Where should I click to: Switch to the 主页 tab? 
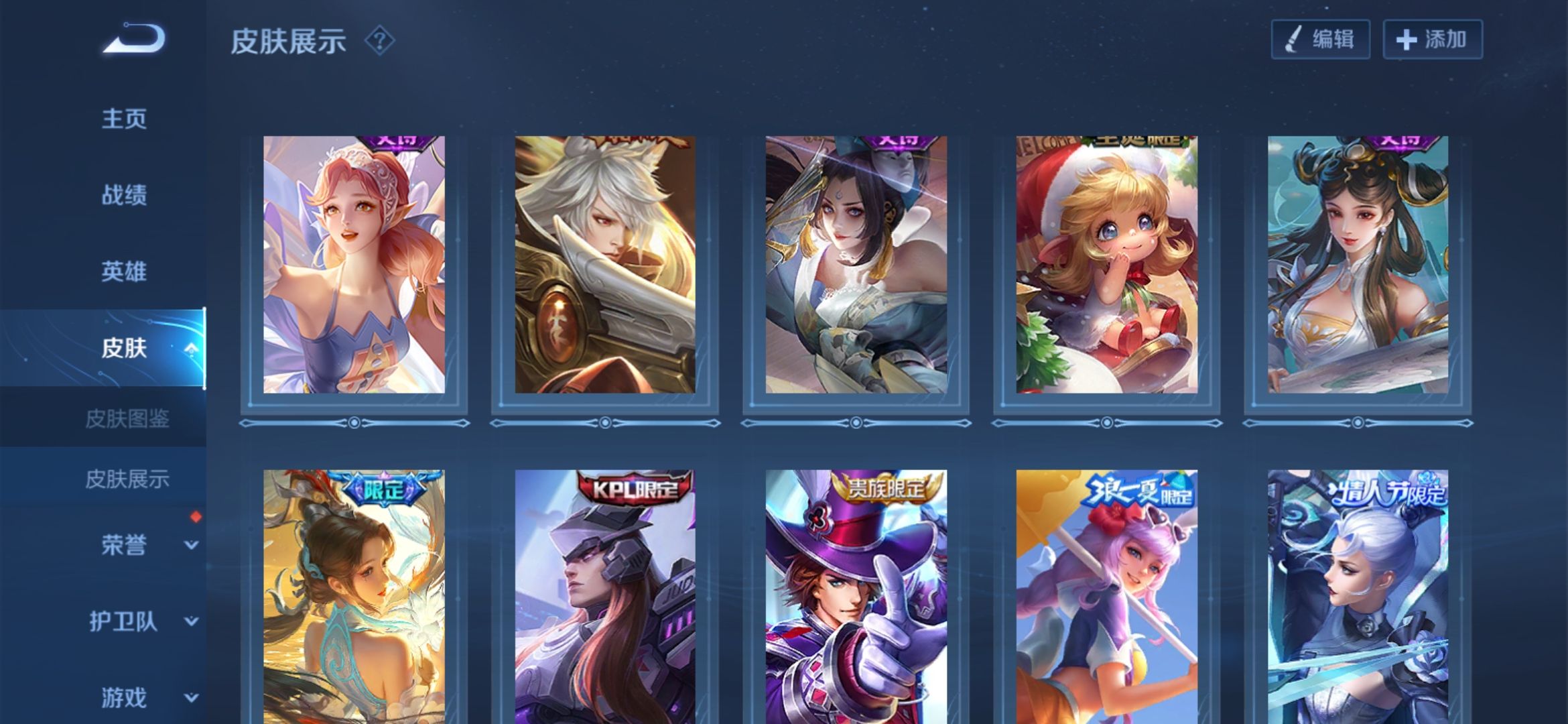(124, 119)
